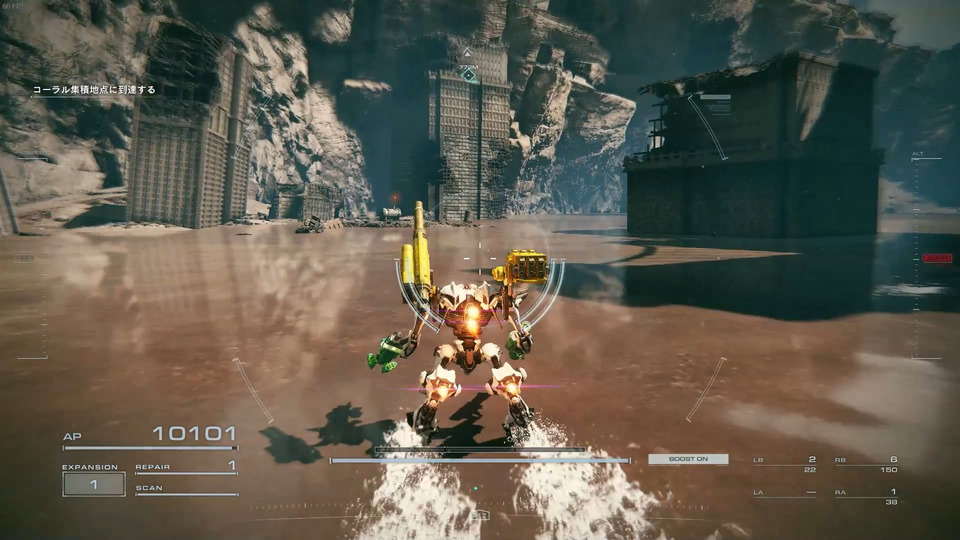Choose the LA weapon slot
Image resolution: width=960 pixels, height=540 pixels.
(x=792, y=493)
